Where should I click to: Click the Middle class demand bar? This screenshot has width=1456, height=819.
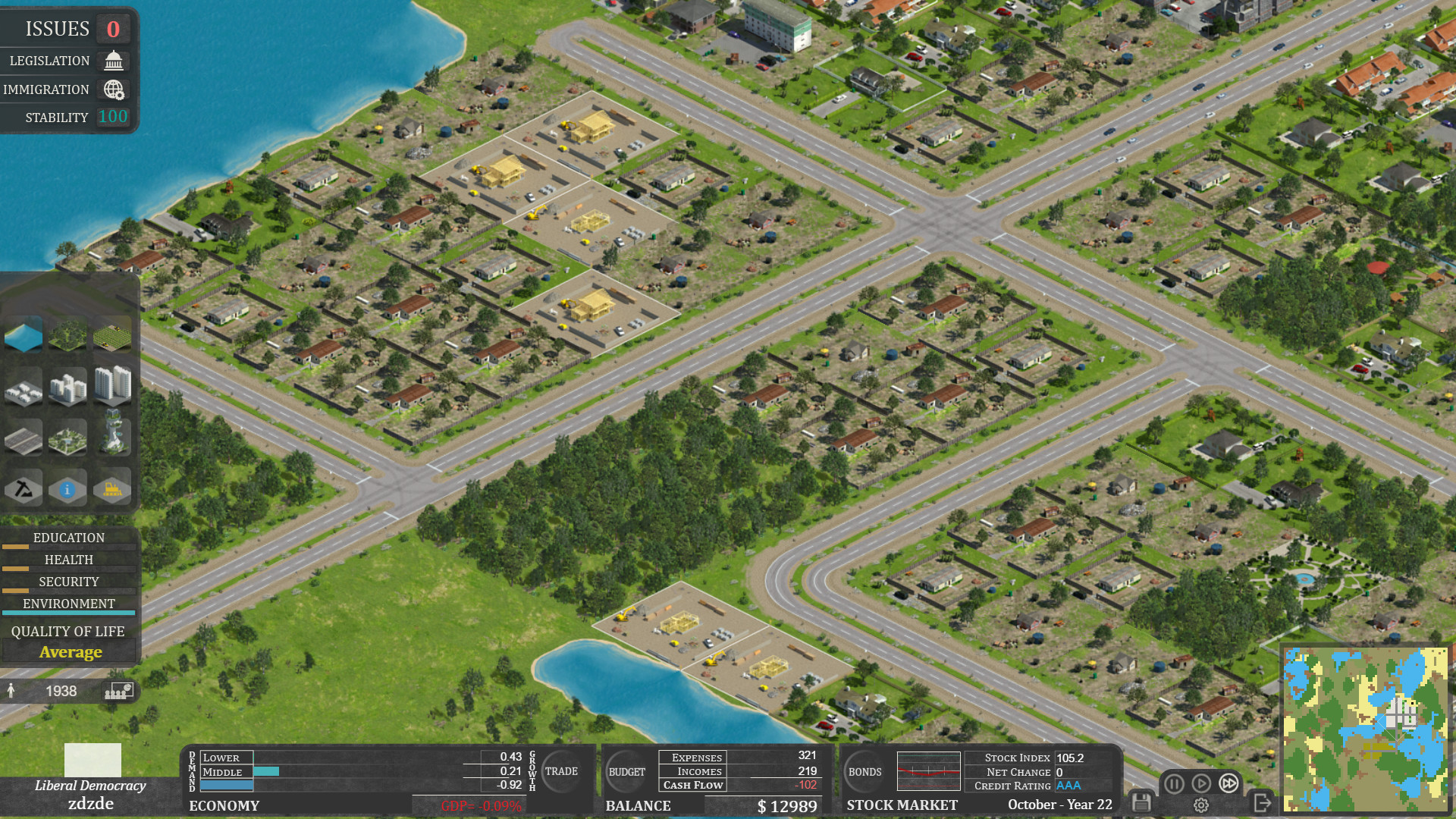tap(265, 771)
